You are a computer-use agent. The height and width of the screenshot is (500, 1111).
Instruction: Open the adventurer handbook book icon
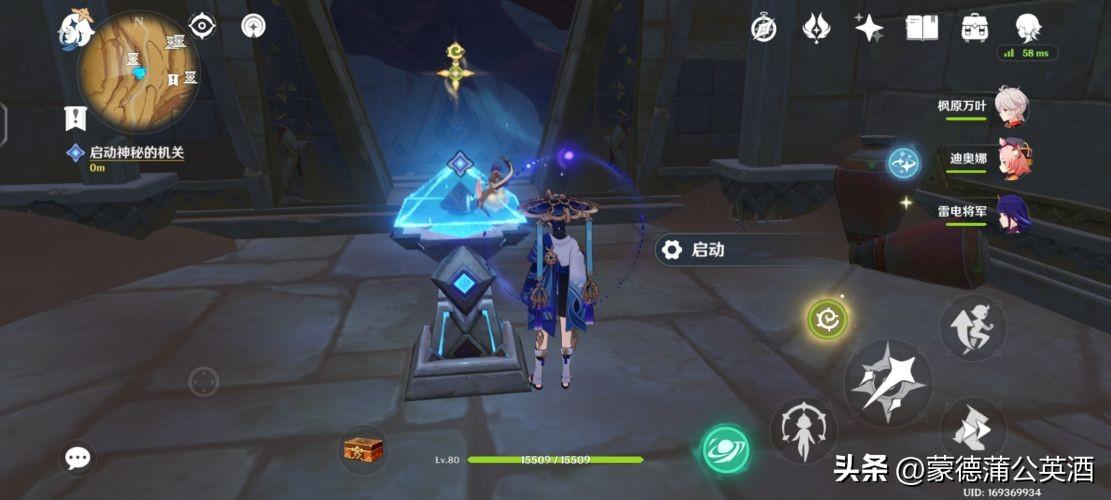pos(921,28)
